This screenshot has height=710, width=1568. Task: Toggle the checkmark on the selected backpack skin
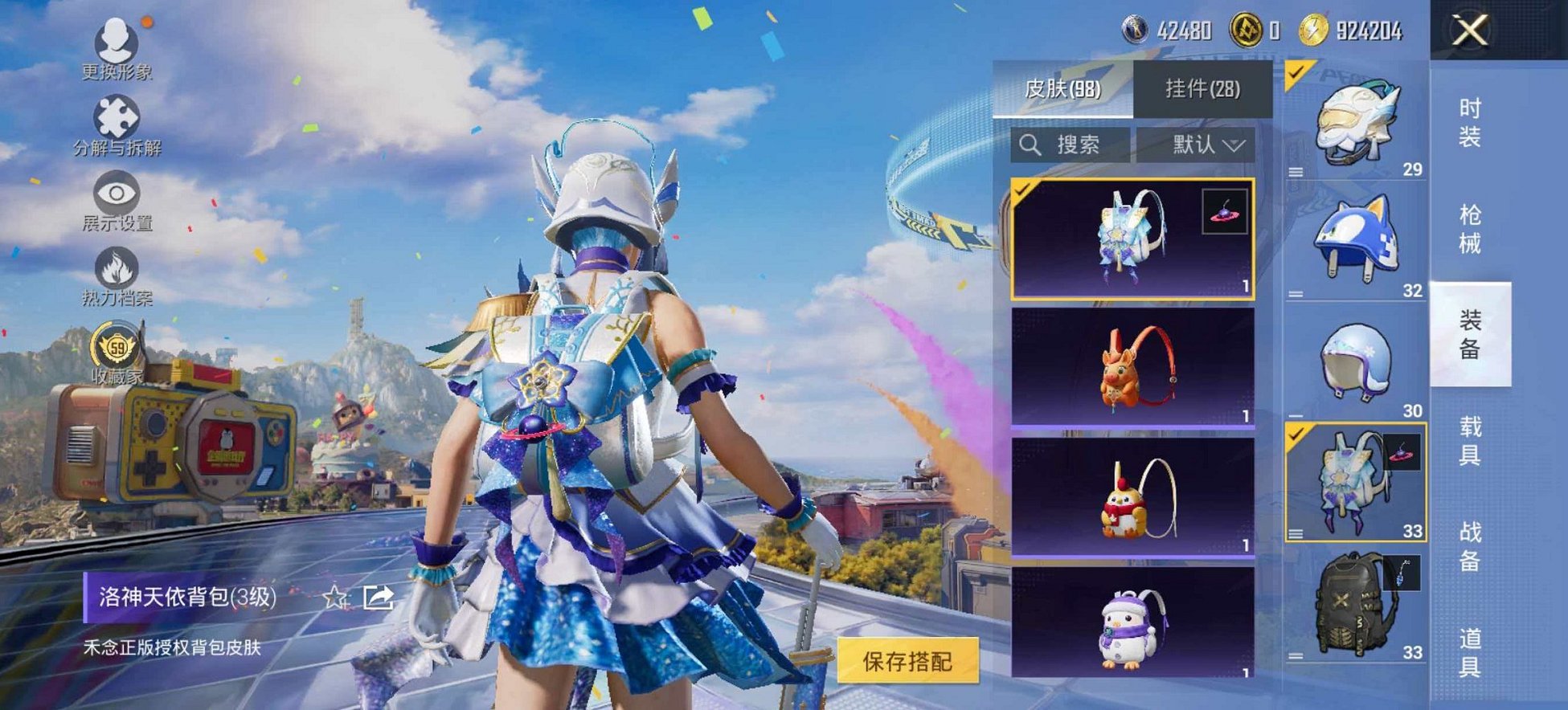point(1021,192)
